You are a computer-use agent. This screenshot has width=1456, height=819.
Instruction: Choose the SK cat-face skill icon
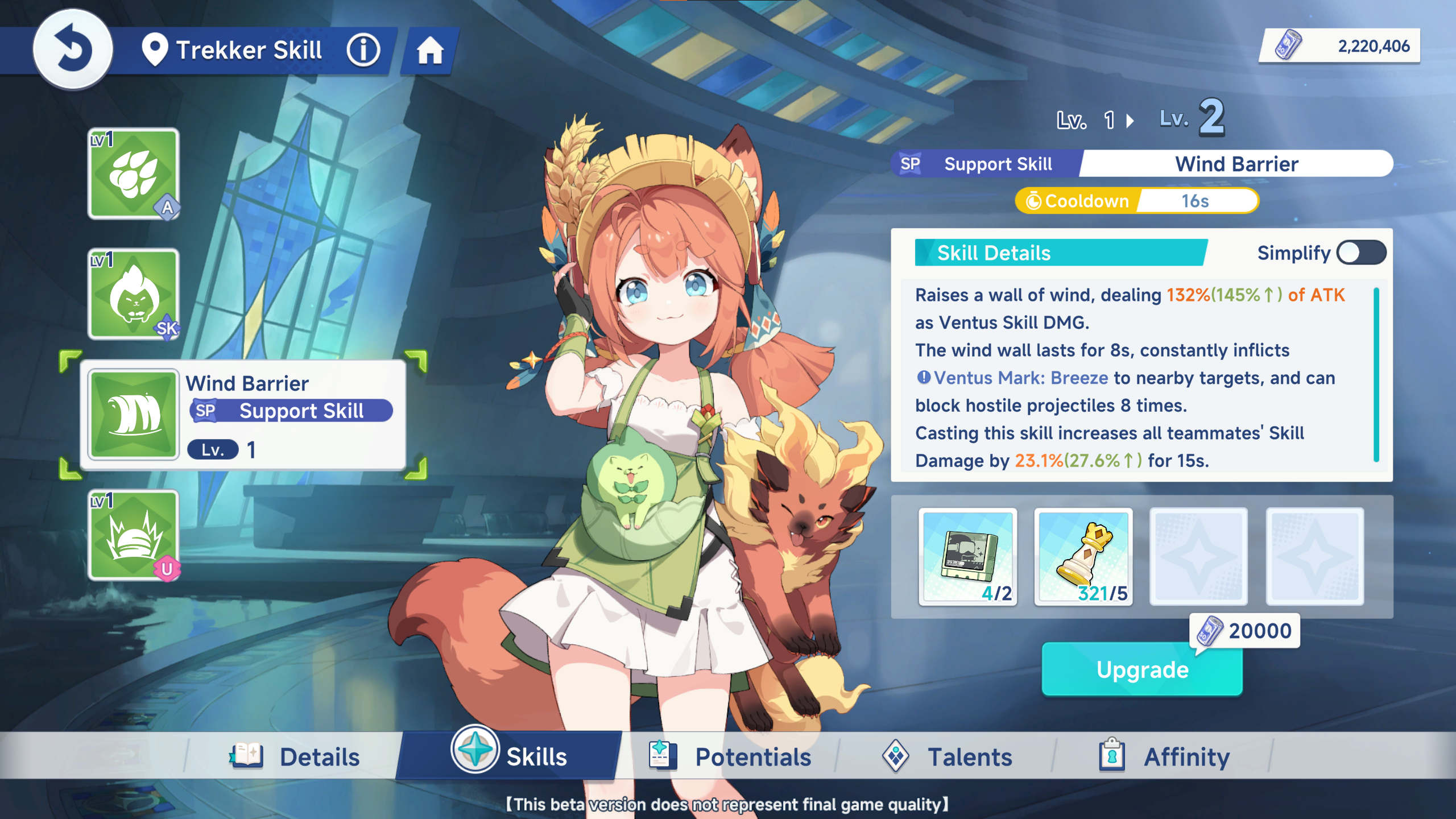134,294
